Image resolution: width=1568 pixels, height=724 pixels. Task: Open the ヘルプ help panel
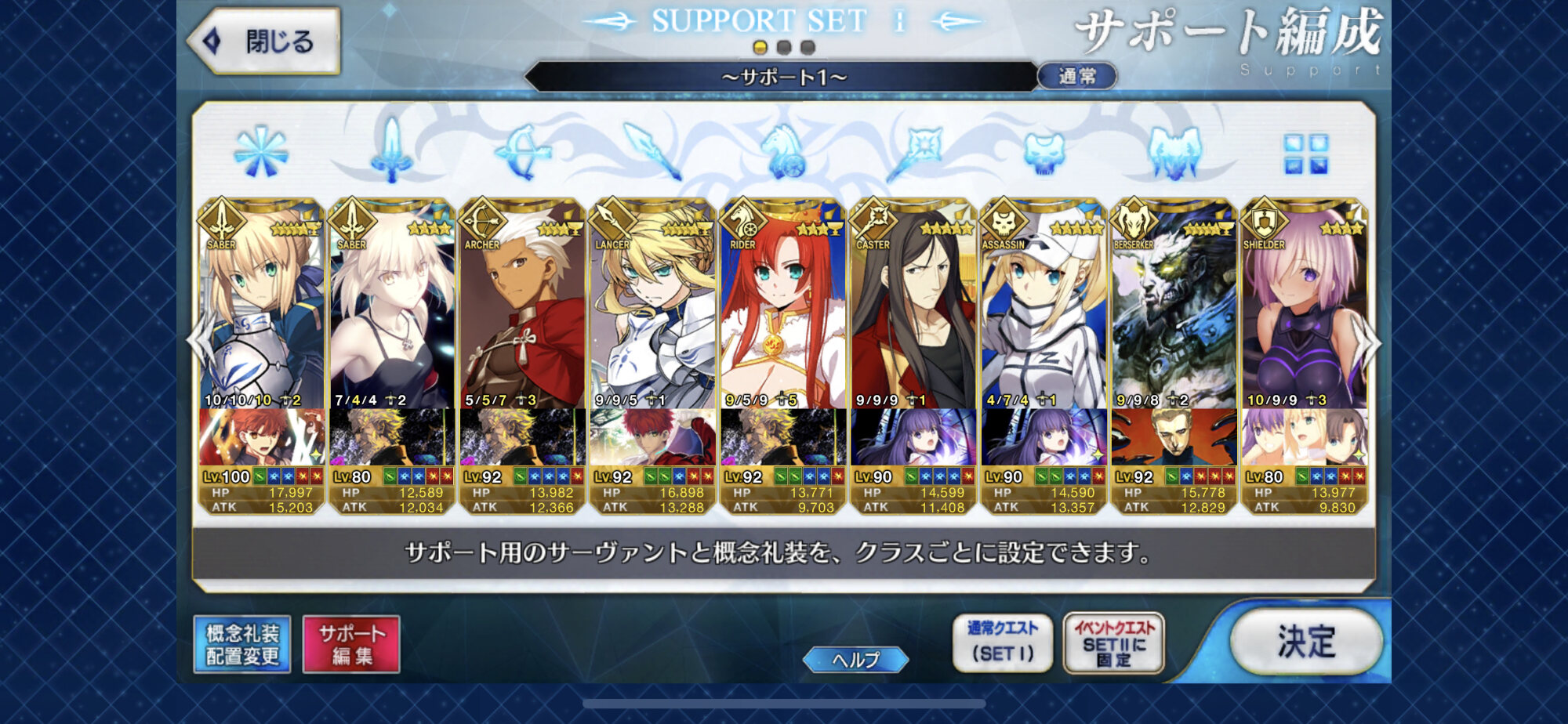855,660
